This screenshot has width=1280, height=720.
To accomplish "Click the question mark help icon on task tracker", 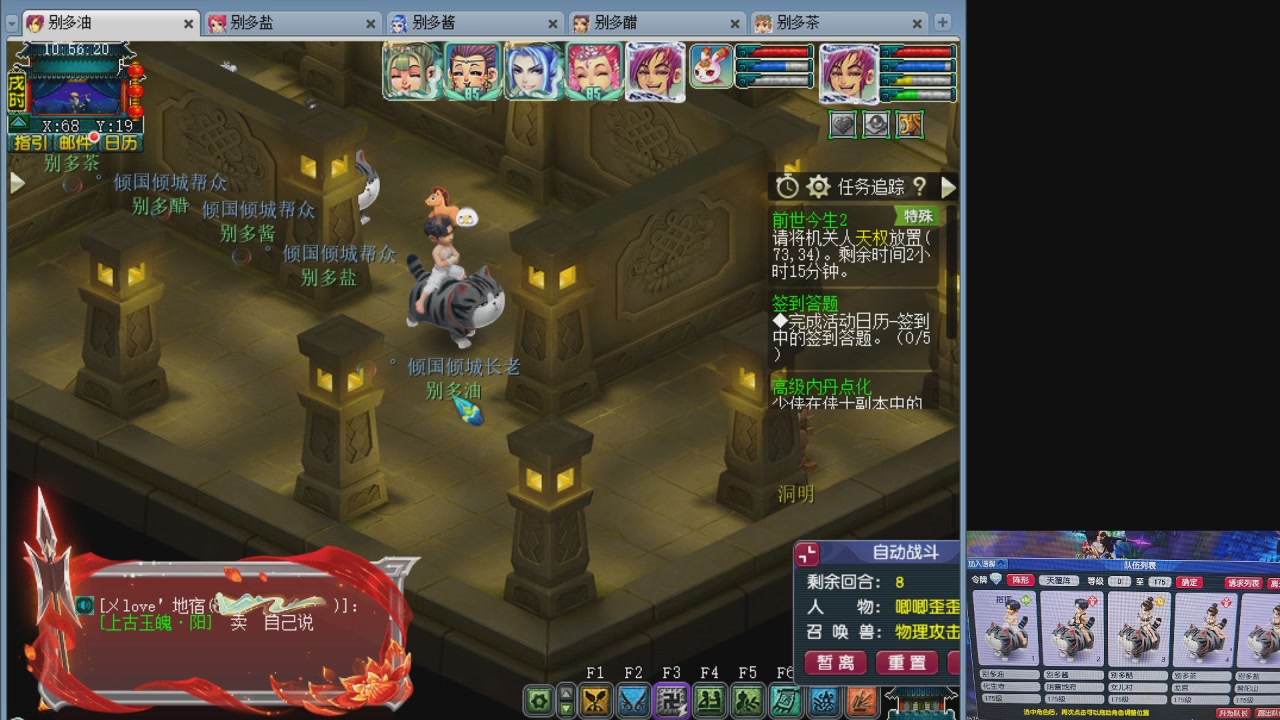I will pos(920,187).
